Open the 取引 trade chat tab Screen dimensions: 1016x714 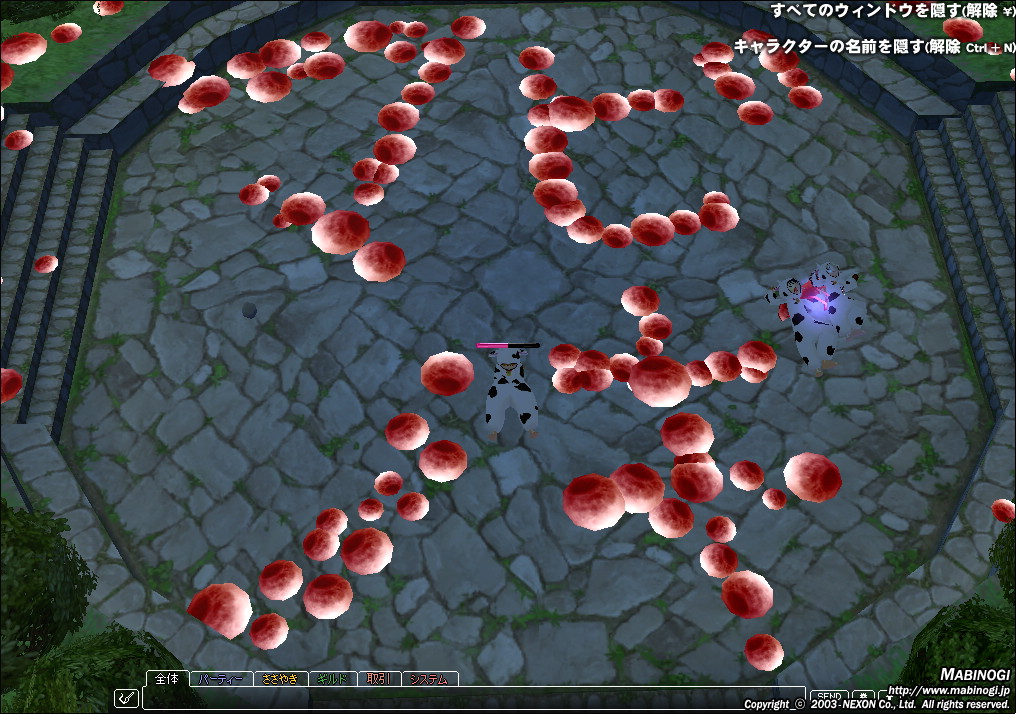pos(379,679)
